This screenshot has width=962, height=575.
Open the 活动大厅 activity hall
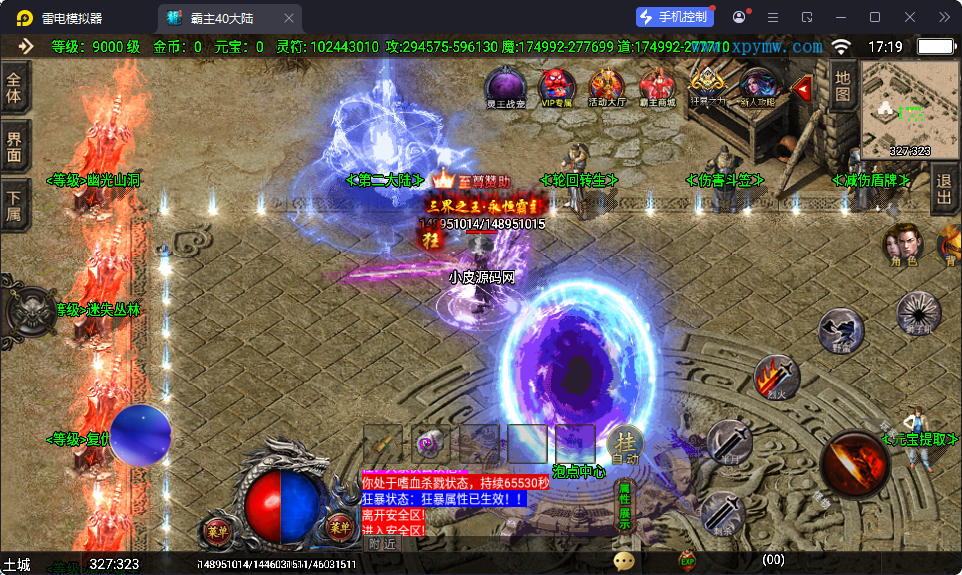607,85
